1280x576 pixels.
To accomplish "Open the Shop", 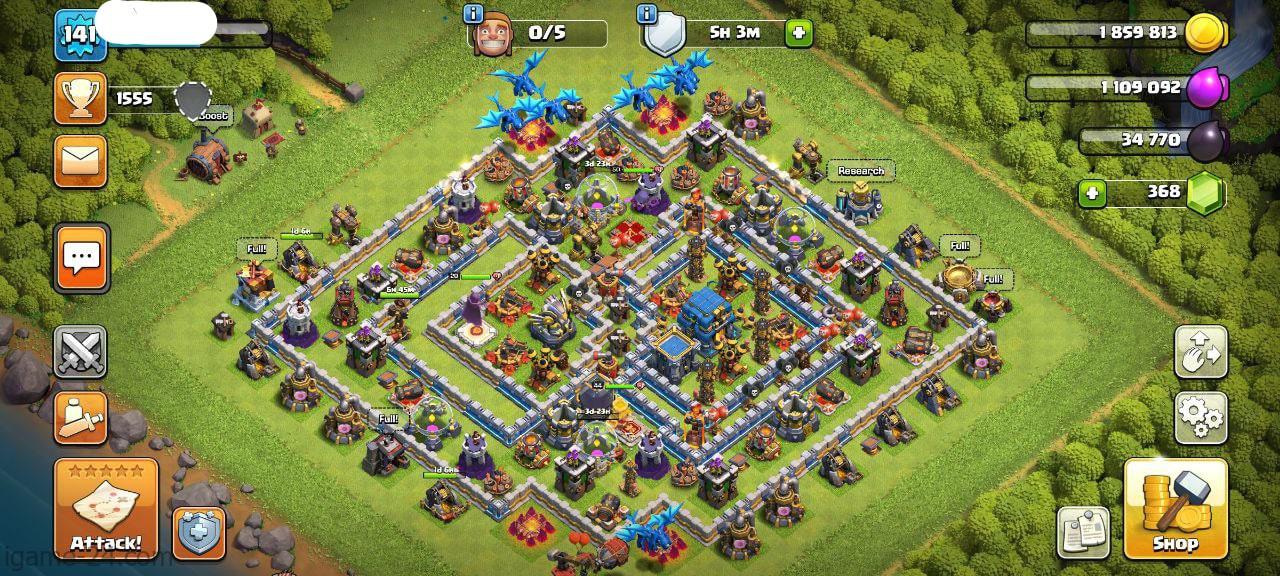I will click(1175, 509).
